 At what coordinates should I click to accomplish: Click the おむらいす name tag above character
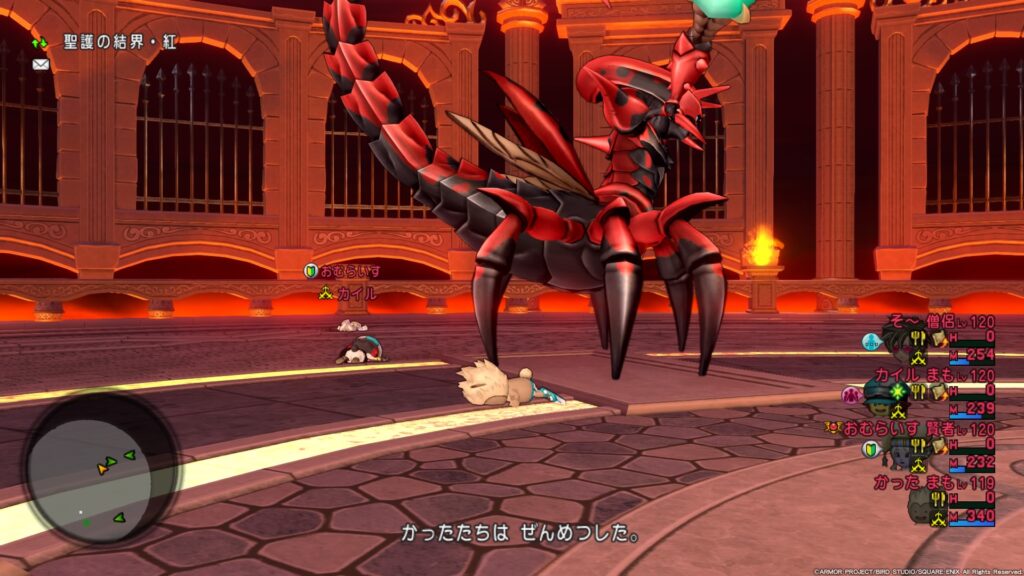(349, 271)
